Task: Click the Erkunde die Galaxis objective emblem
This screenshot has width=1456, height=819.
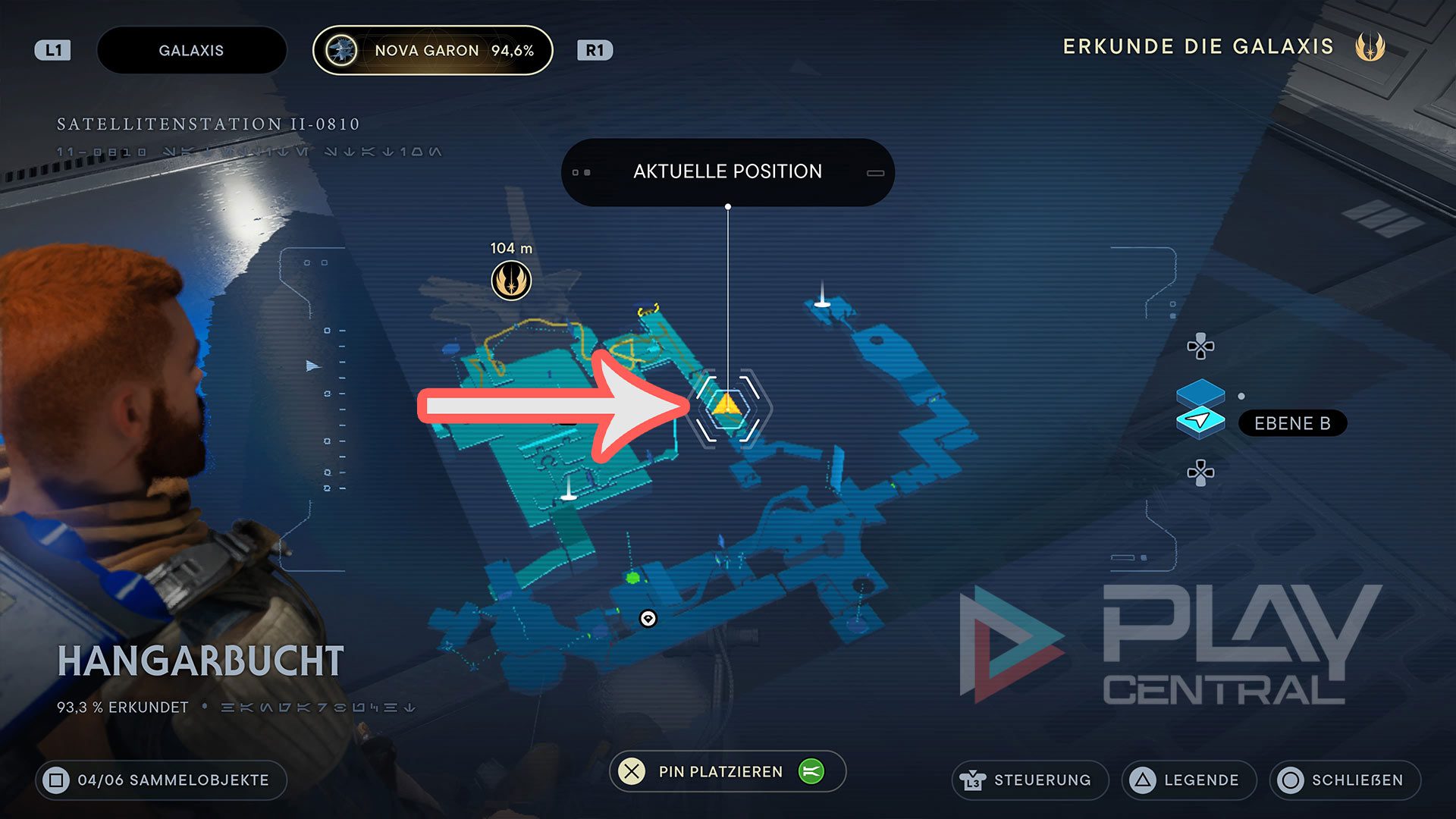Action: tap(1370, 47)
